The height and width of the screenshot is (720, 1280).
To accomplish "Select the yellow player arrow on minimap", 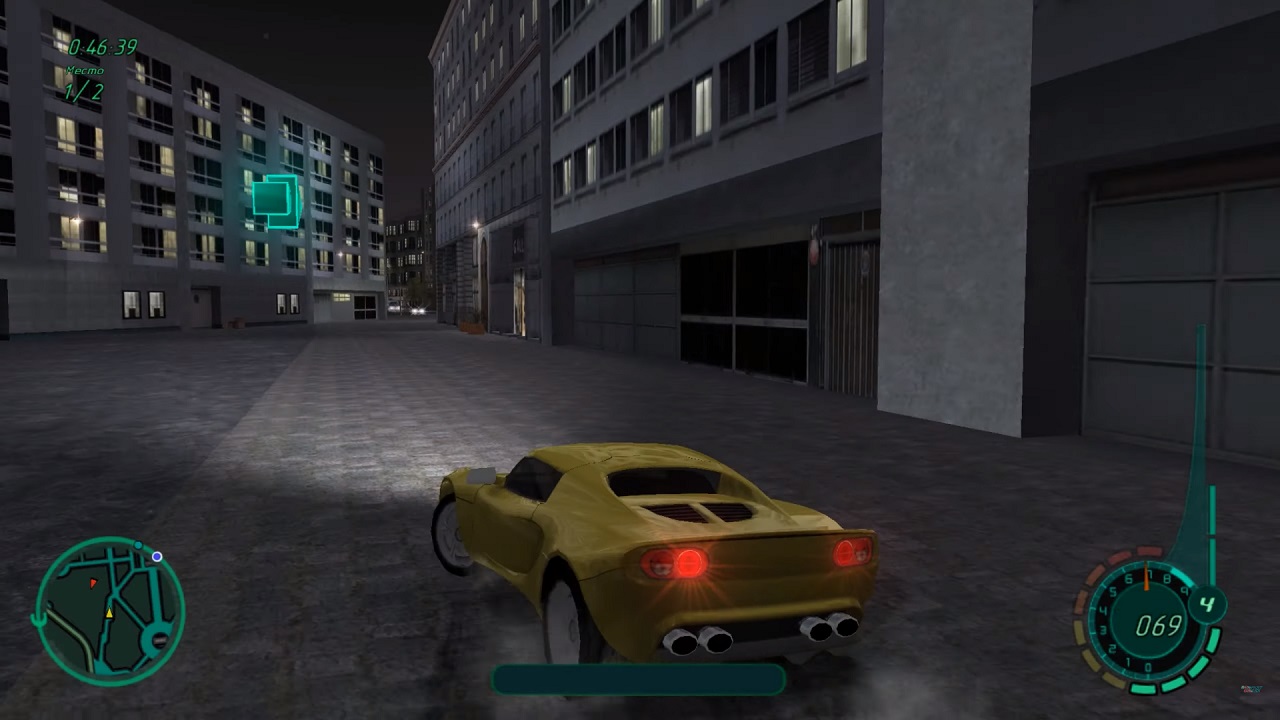I will coord(109,612).
